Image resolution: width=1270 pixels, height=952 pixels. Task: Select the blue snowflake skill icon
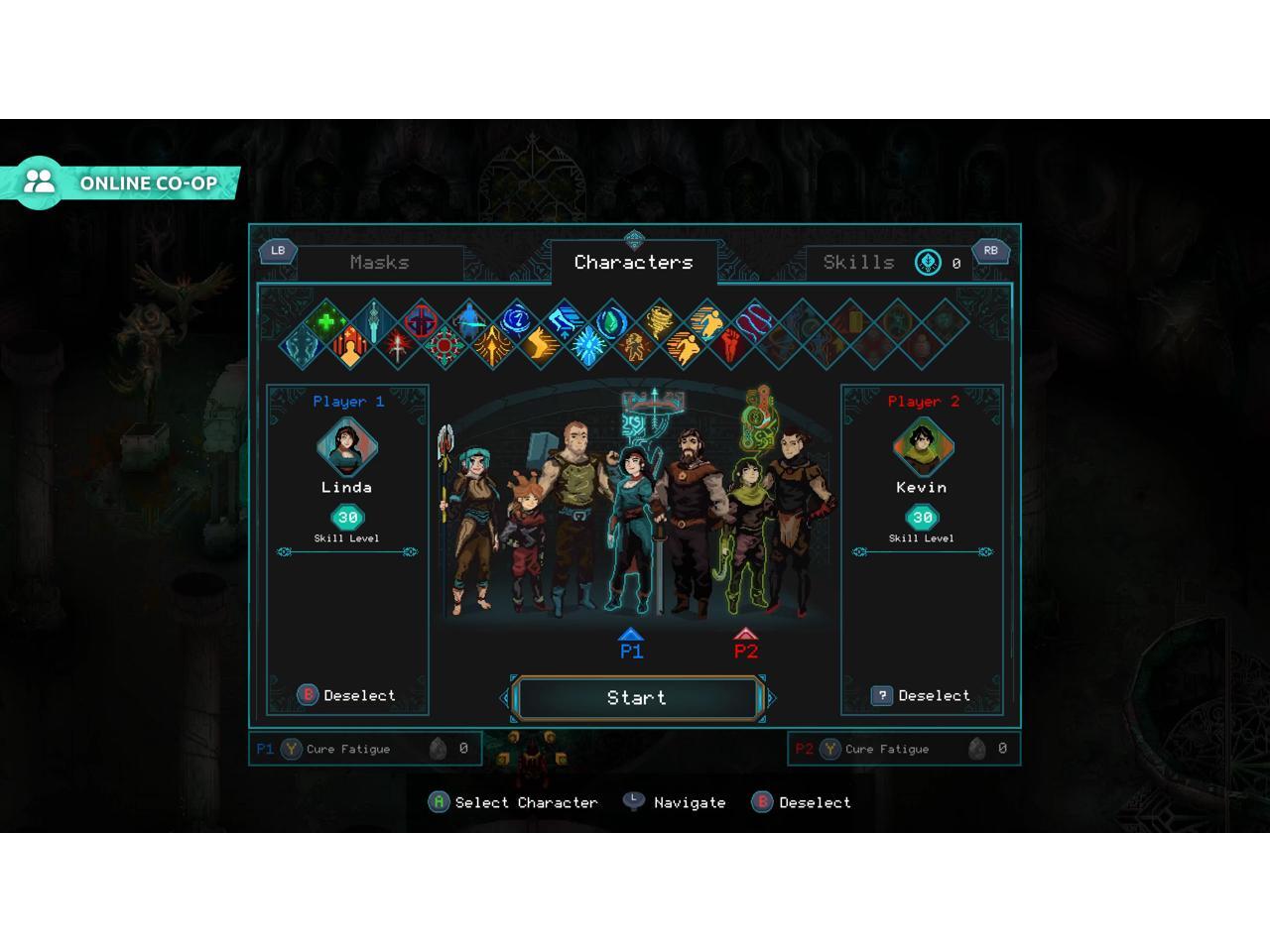(587, 346)
